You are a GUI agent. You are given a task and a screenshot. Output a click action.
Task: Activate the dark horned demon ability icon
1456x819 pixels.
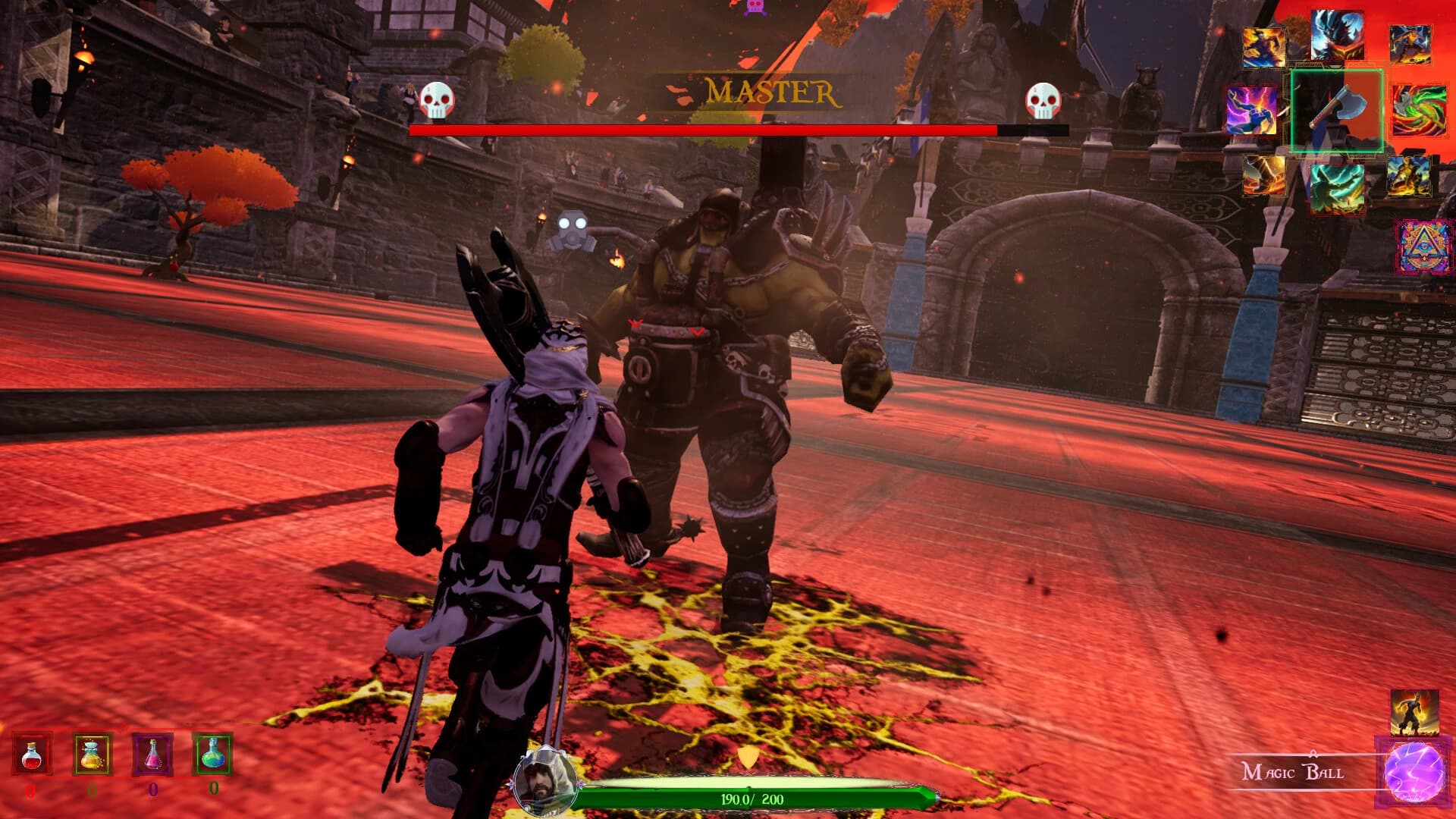tap(1337, 34)
